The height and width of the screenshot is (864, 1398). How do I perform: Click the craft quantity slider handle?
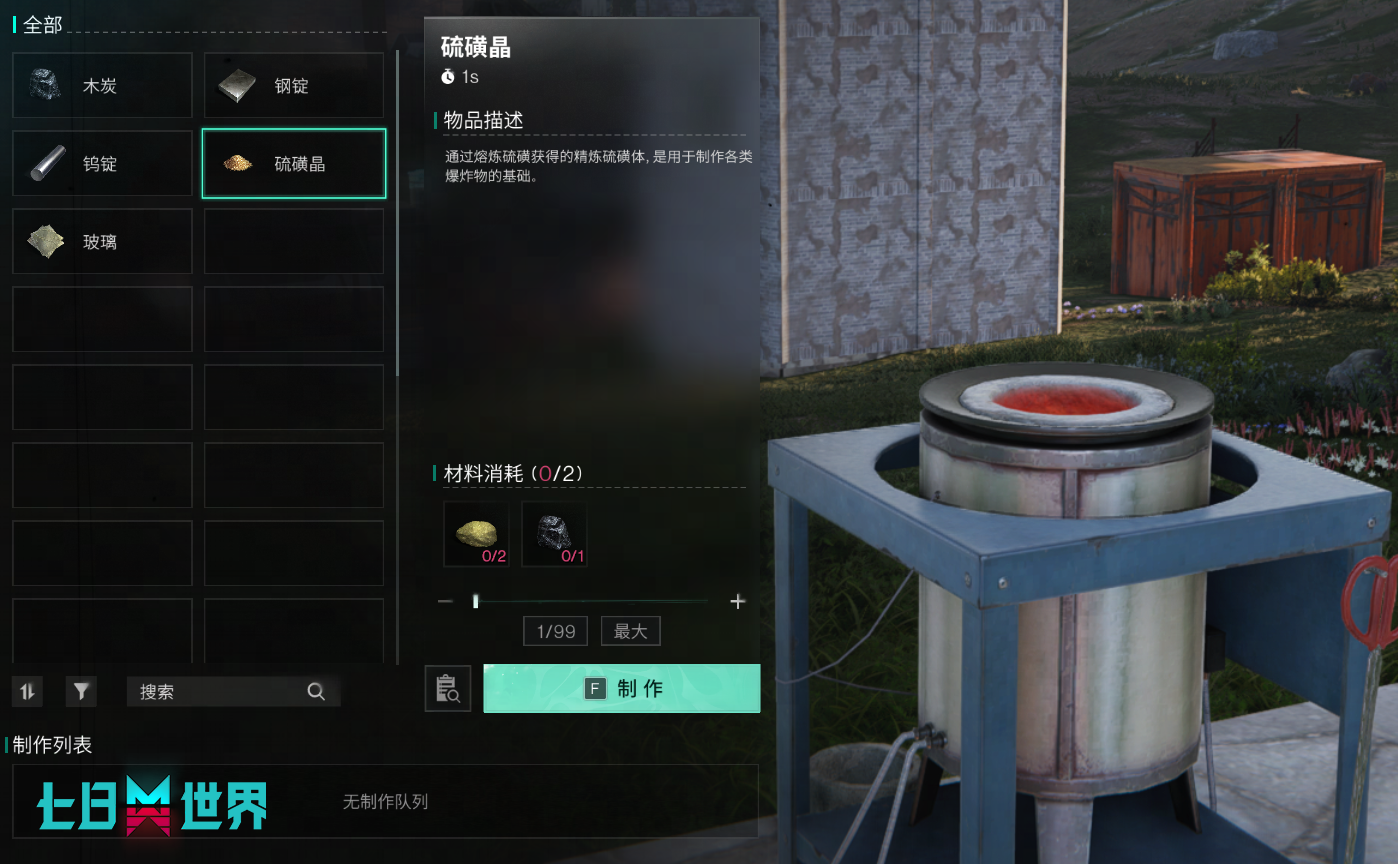click(x=476, y=602)
